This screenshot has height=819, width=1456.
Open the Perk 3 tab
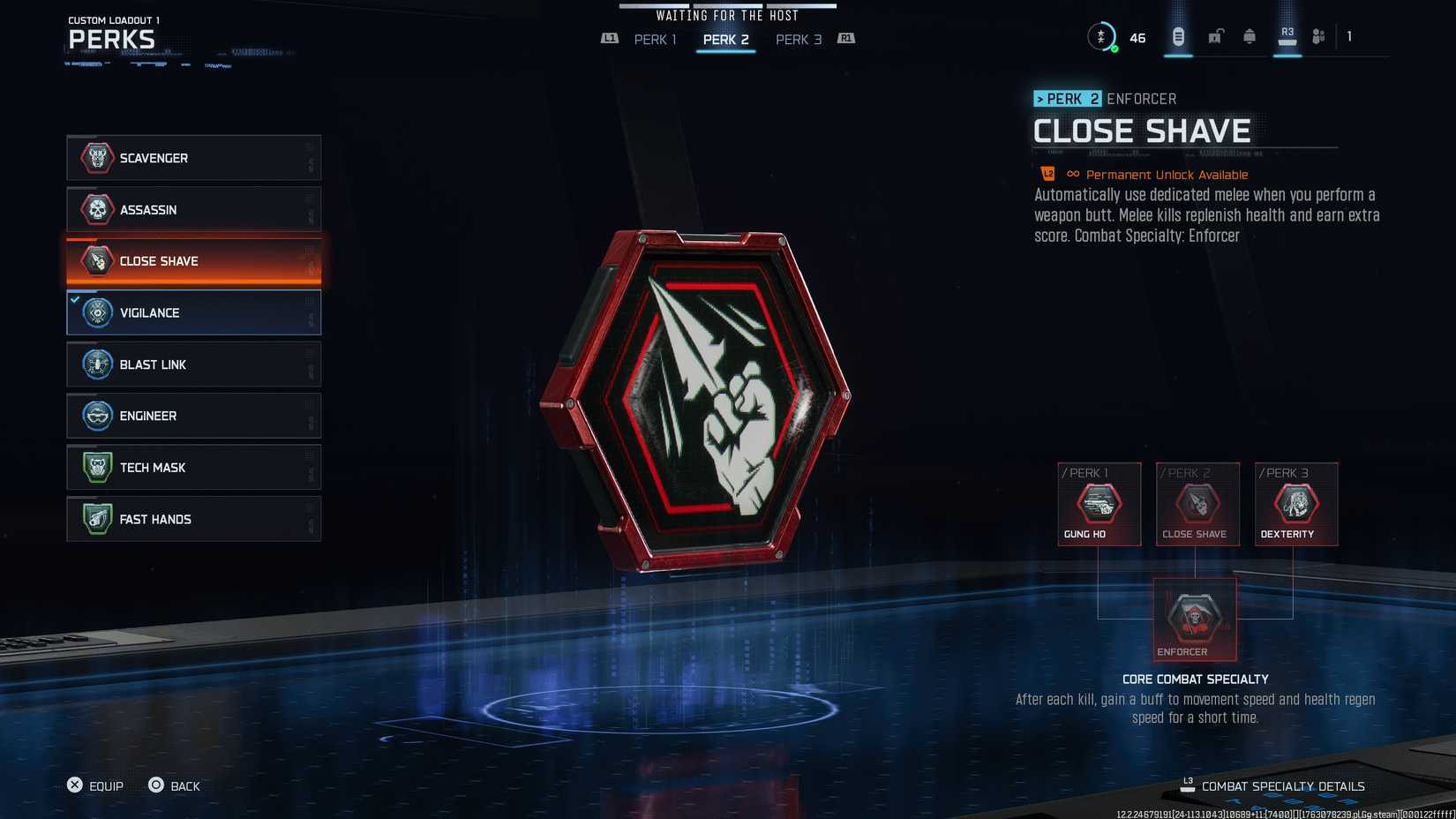[798, 39]
